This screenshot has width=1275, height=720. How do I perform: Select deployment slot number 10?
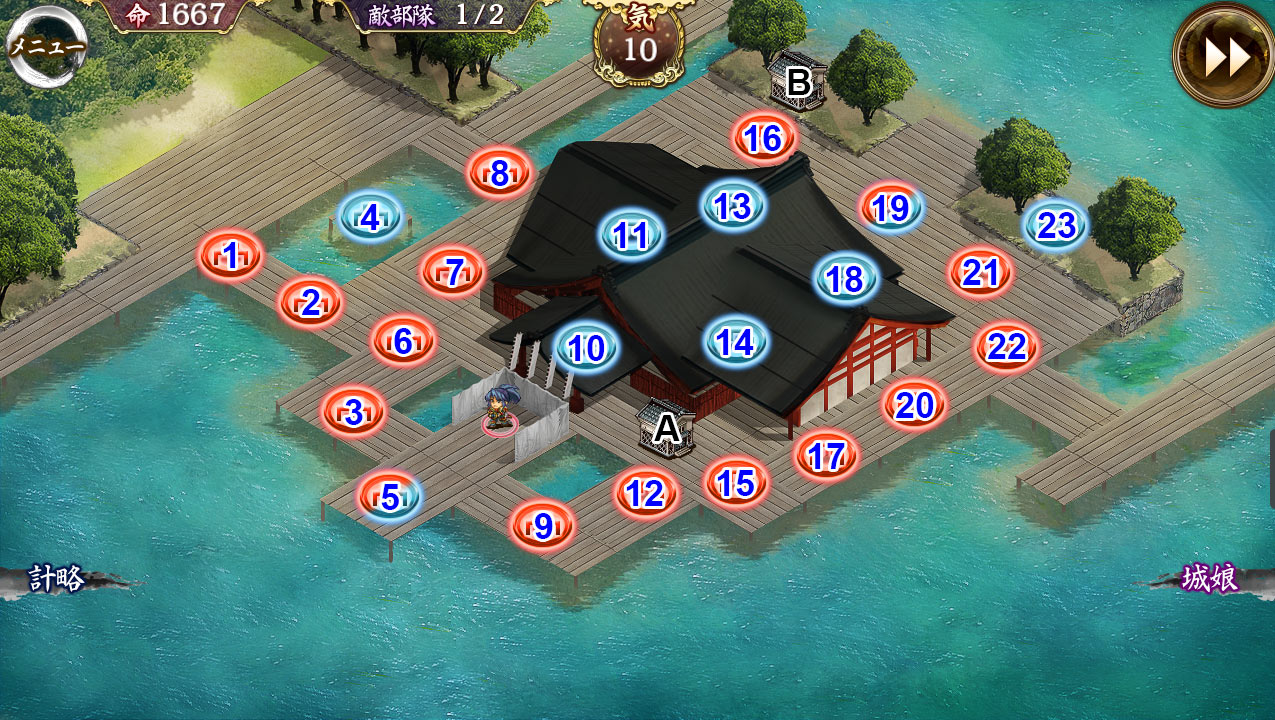(x=587, y=348)
